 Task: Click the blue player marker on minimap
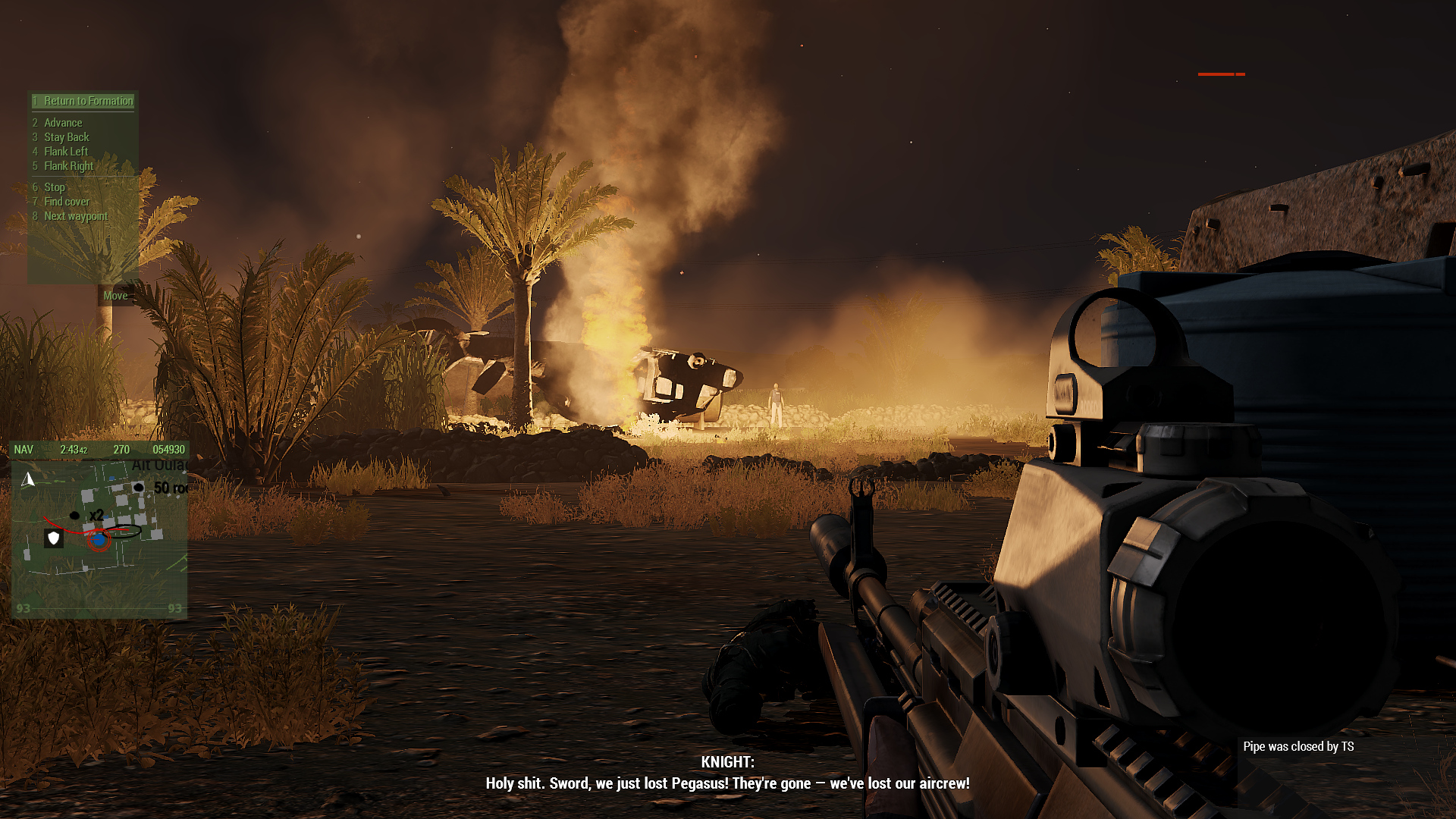coord(99,540)
